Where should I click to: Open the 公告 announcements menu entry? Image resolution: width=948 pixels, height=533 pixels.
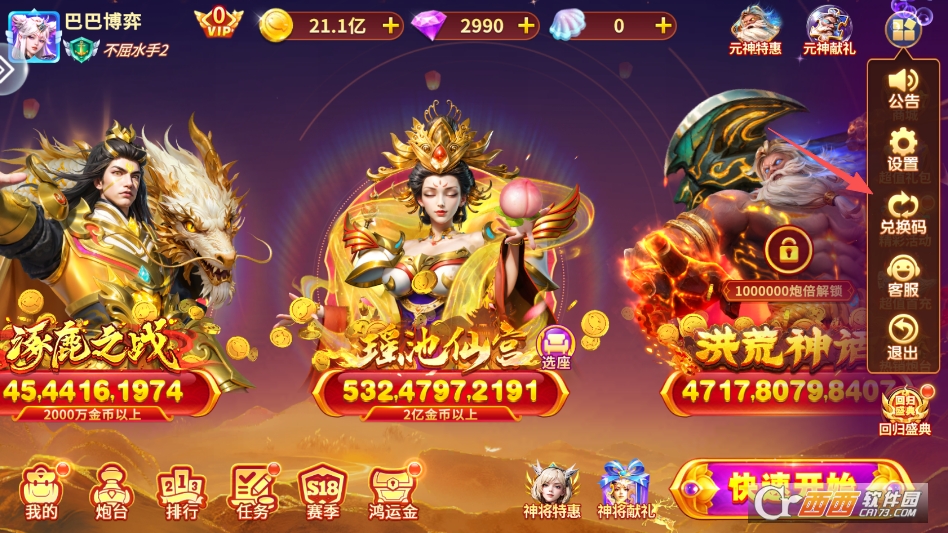coord(903,88)
